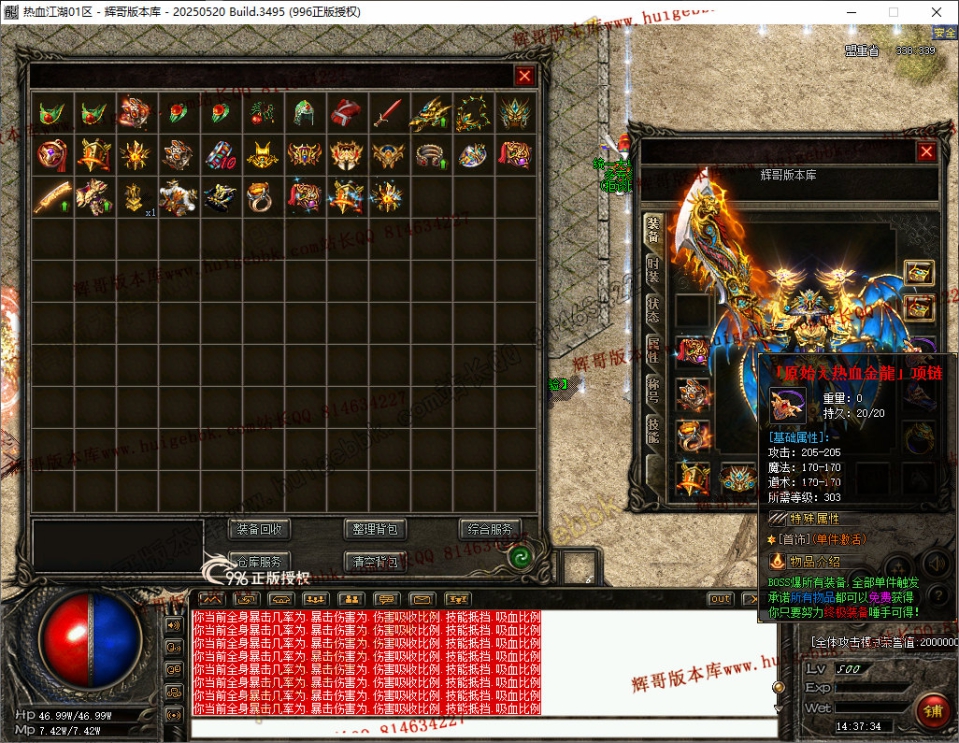
Task: Maximize the game window
Action: (x=892, y=12)
